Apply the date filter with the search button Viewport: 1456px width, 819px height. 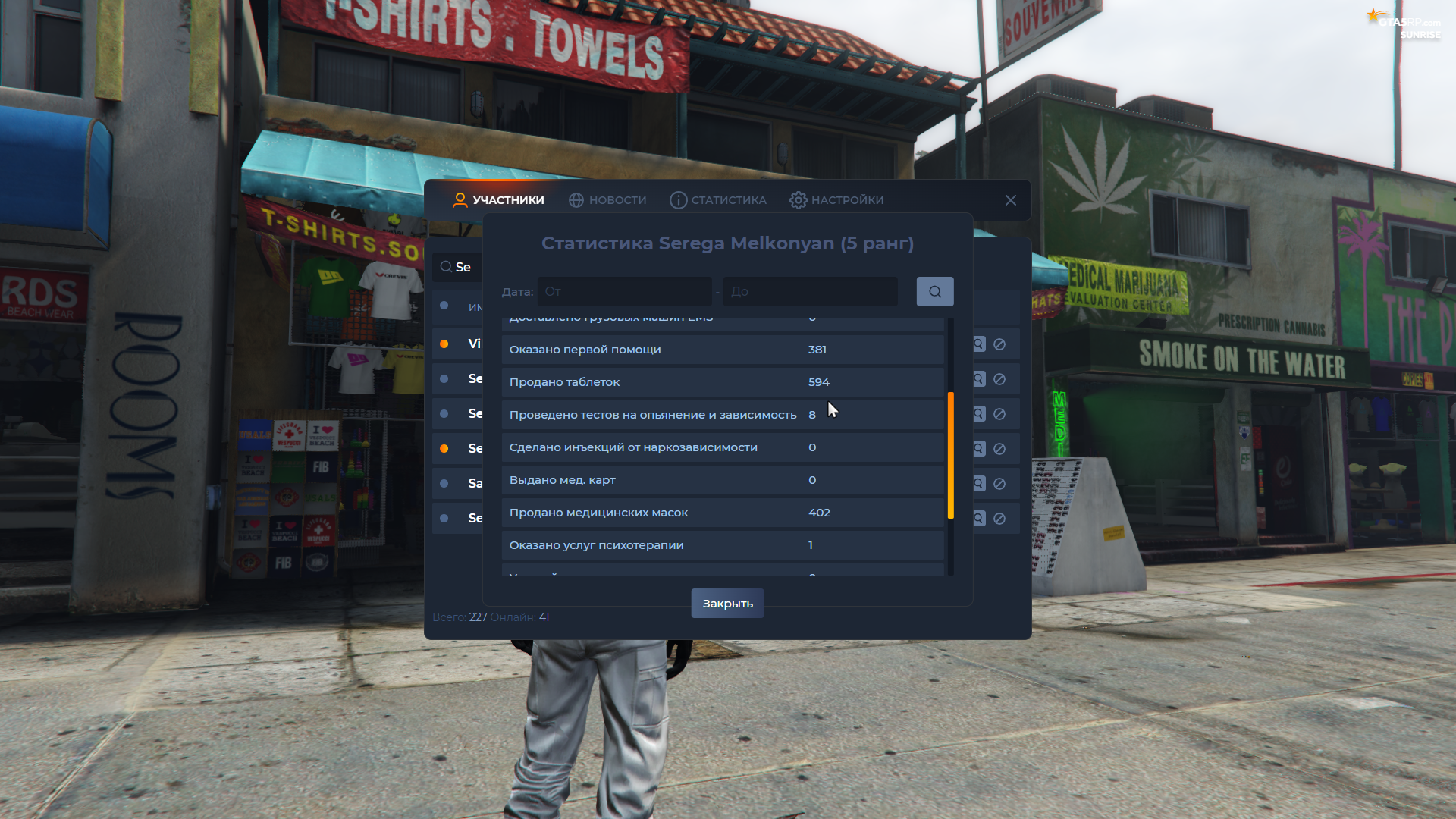pyautogui.click(x=935, y=291)
